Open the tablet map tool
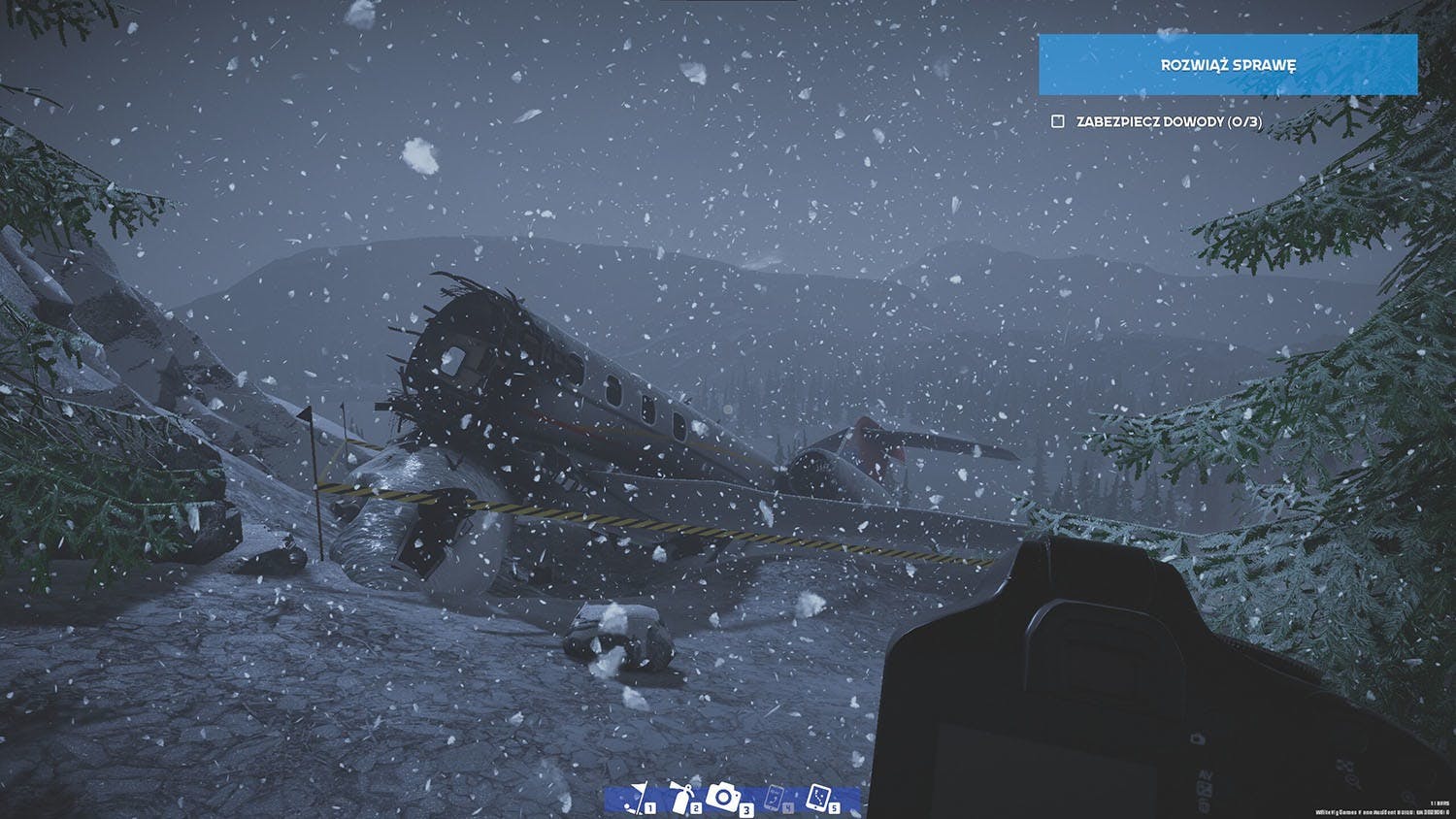 [818, 798]
